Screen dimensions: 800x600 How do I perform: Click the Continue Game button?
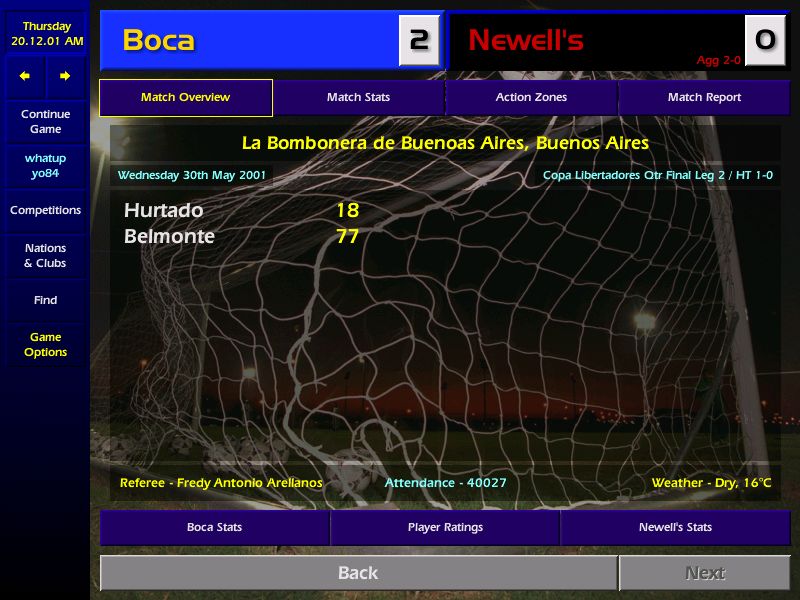45,122
